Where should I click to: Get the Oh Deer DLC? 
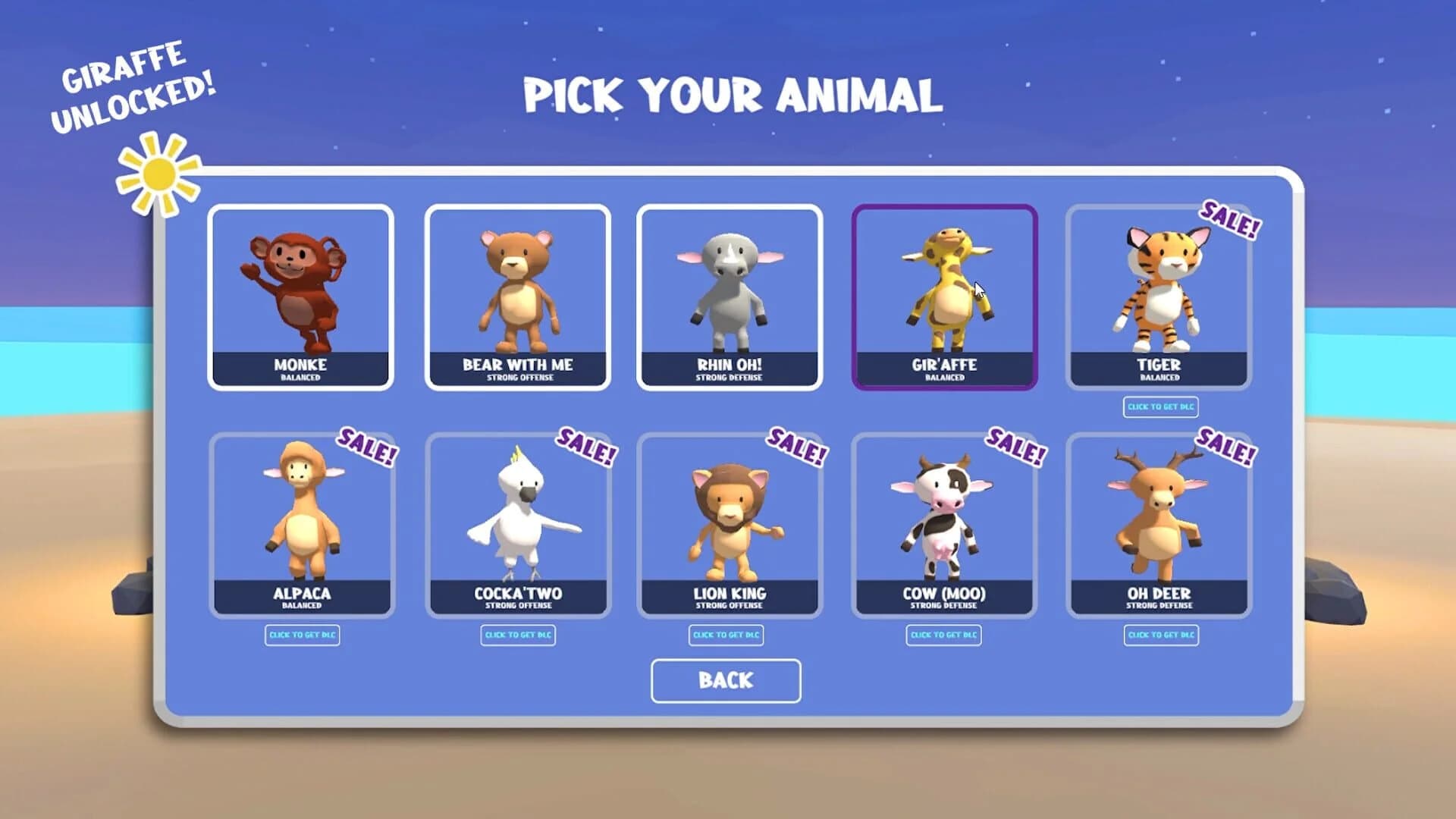(x=1162, y=635)
